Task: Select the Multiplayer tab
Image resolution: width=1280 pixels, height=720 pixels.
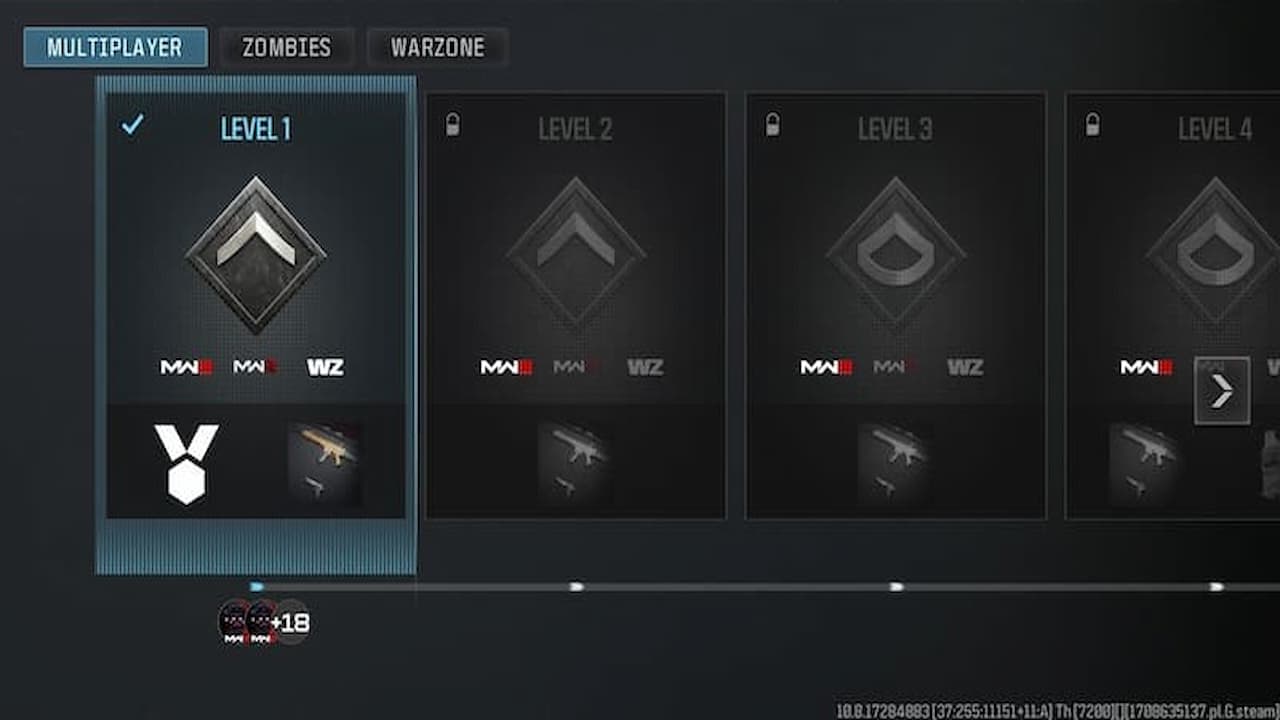Action: click(x=114, y=46)
